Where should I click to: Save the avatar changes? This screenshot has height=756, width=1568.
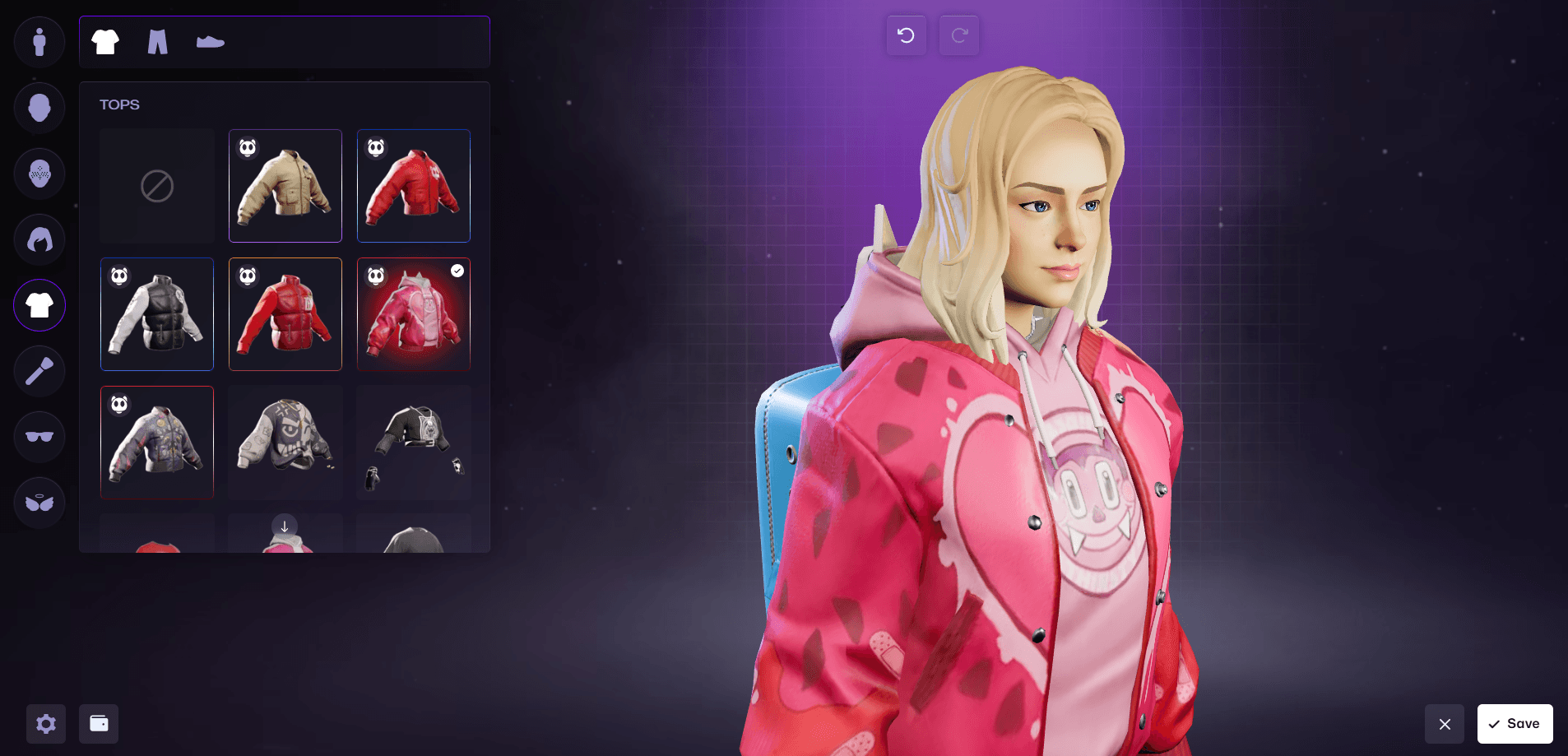coord(1515,724)
